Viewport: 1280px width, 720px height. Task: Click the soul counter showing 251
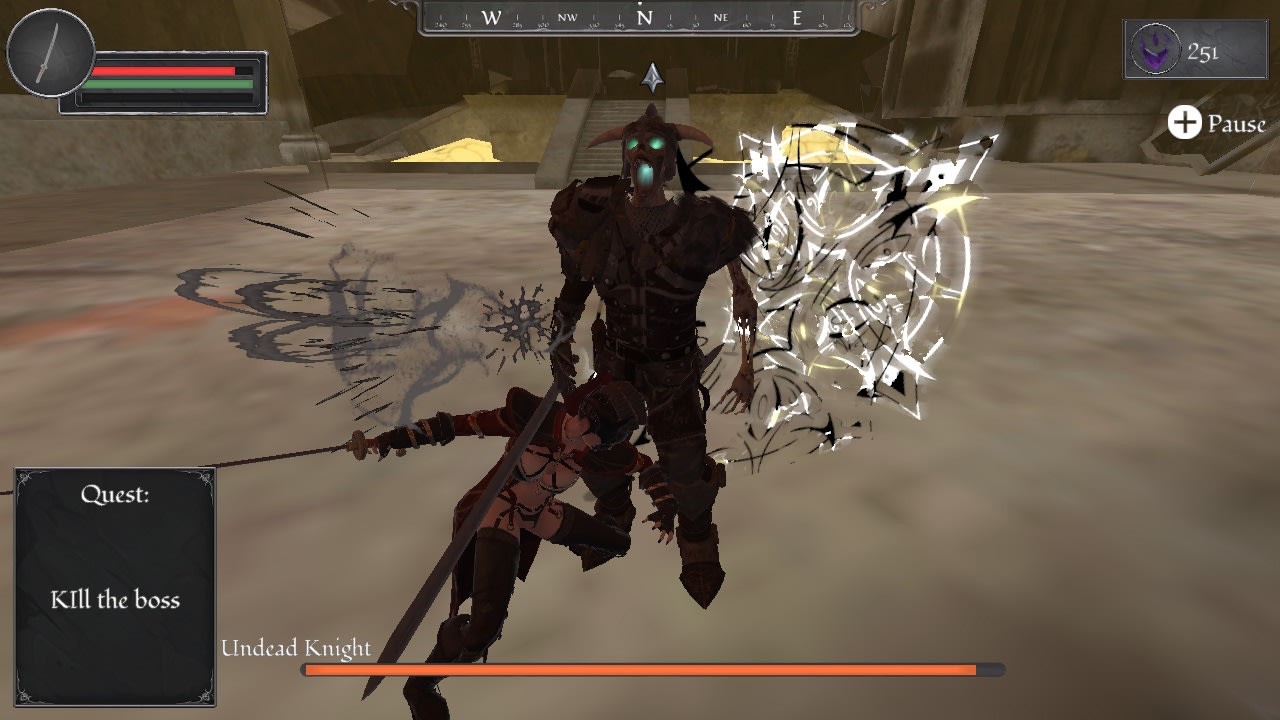tap(1203, 50)
